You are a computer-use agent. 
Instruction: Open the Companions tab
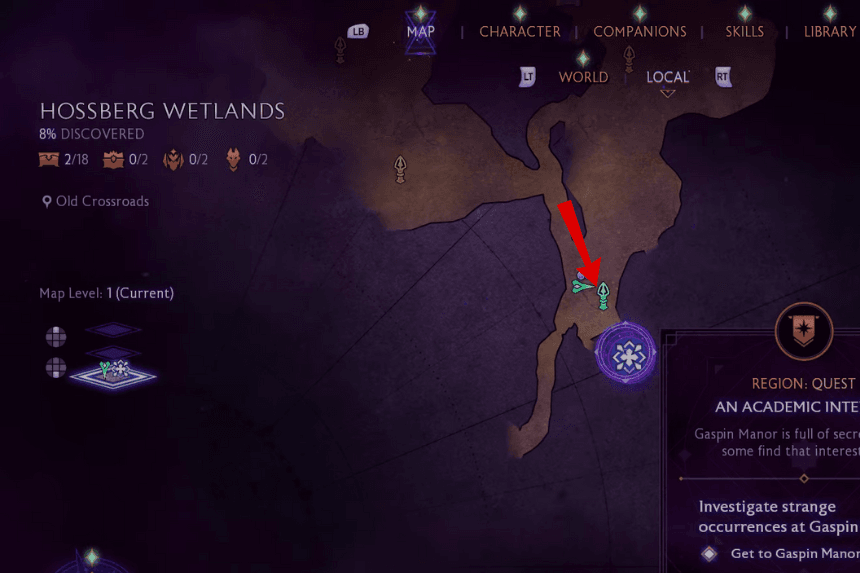pyautogui.click(x=640, y=32)
